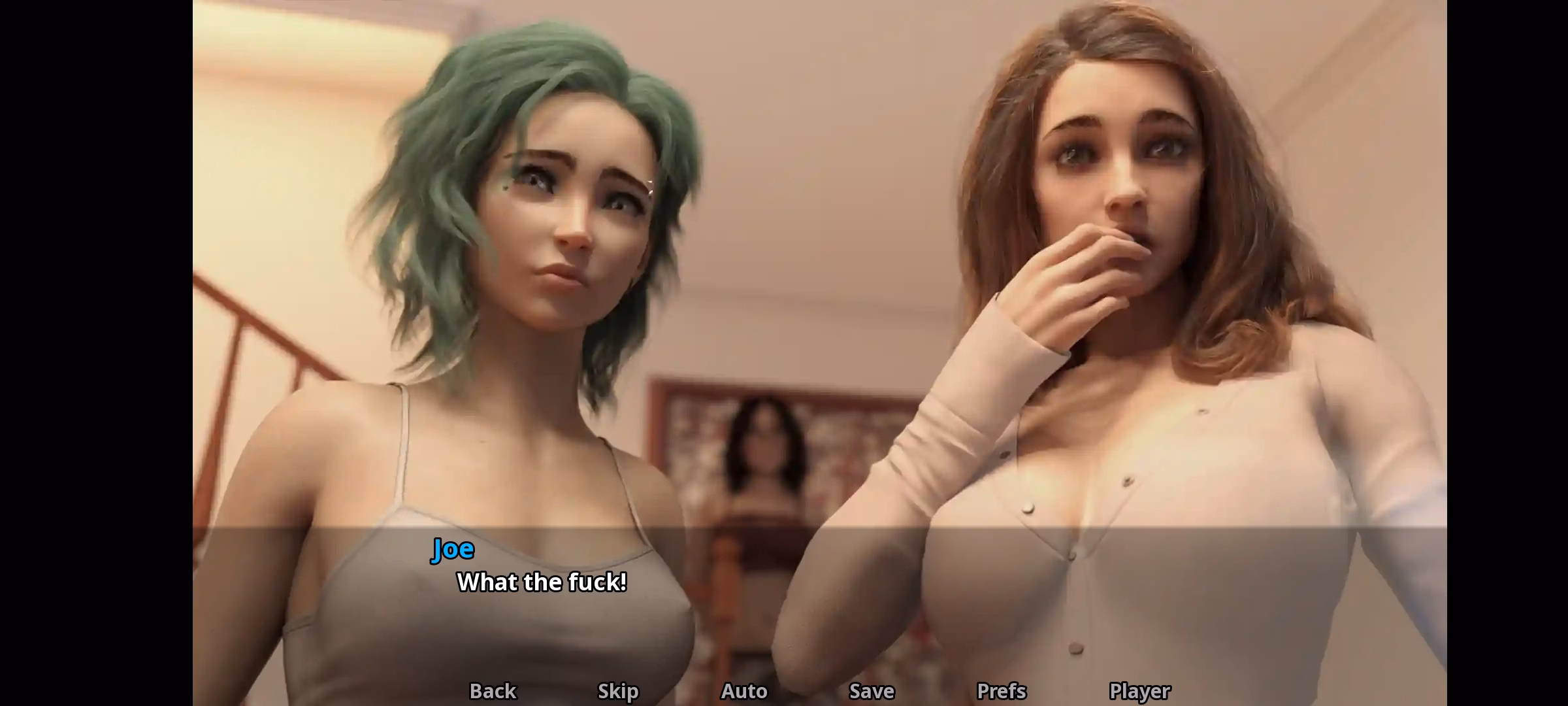Open the Save game screen
The image size is (1568, 706).
click(x=872, y=690)
